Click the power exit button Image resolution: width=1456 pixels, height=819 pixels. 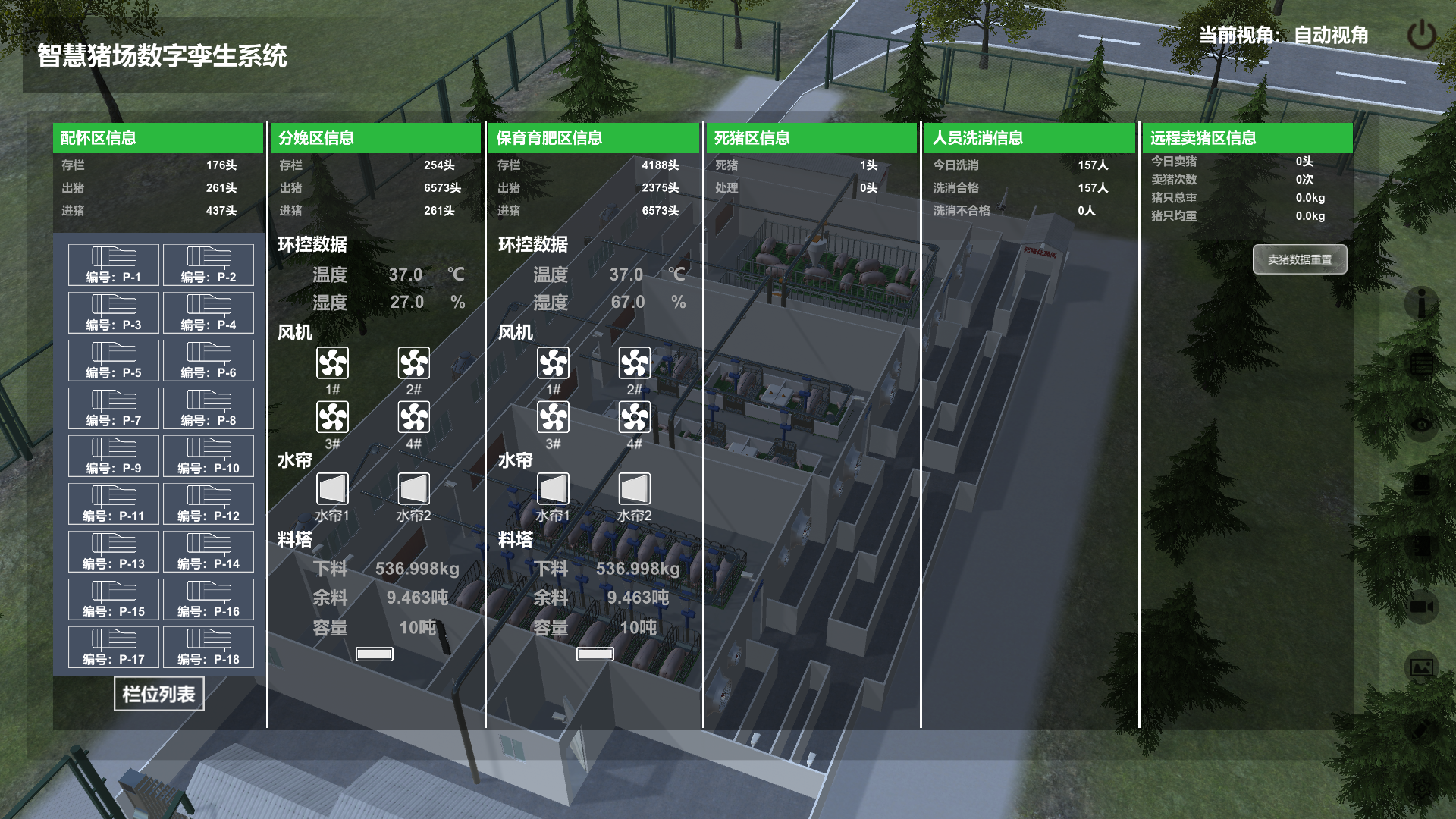click(x=1421, y=36)
